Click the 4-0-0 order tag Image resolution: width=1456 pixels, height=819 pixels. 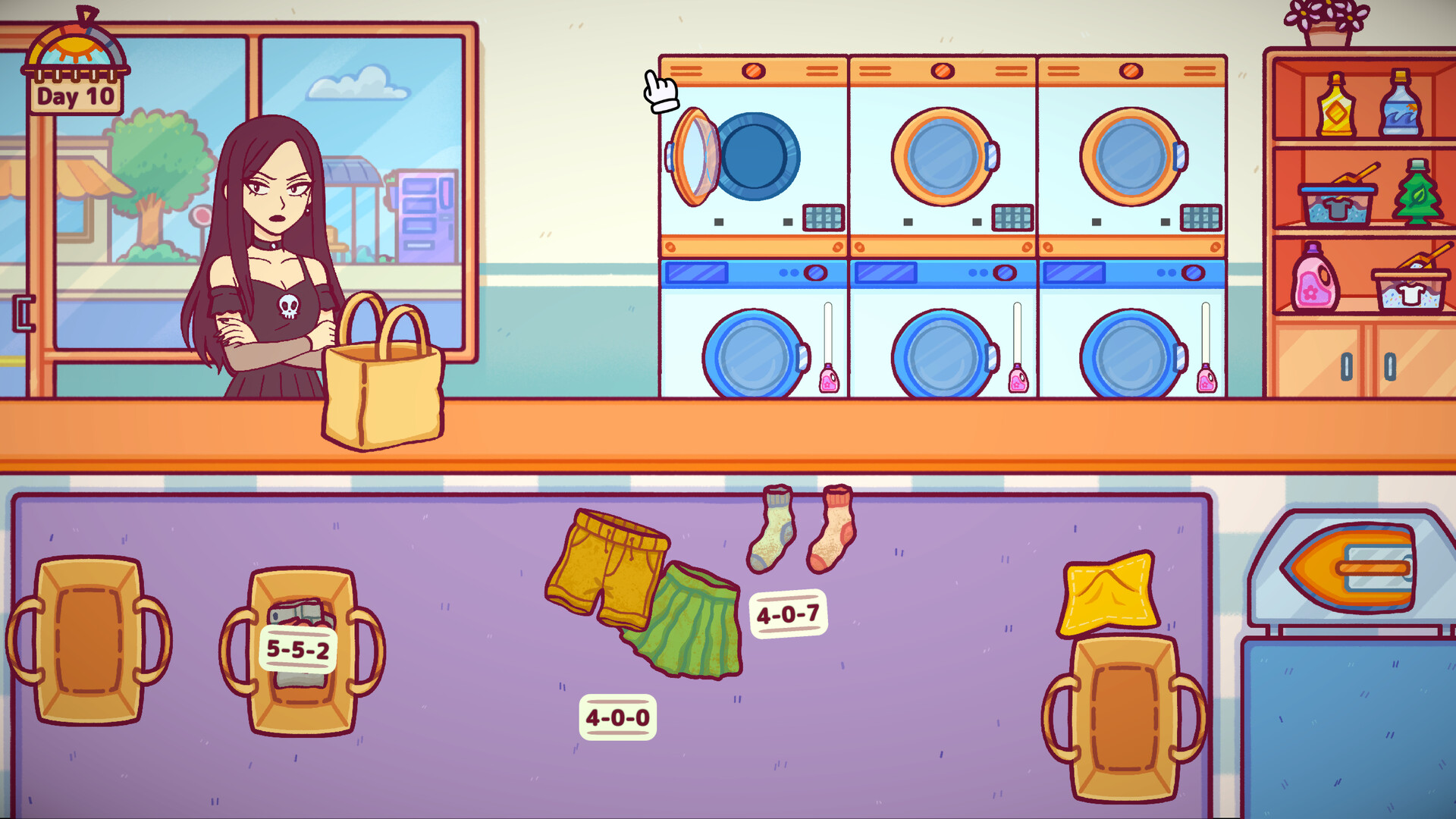[x=618, y=716]
